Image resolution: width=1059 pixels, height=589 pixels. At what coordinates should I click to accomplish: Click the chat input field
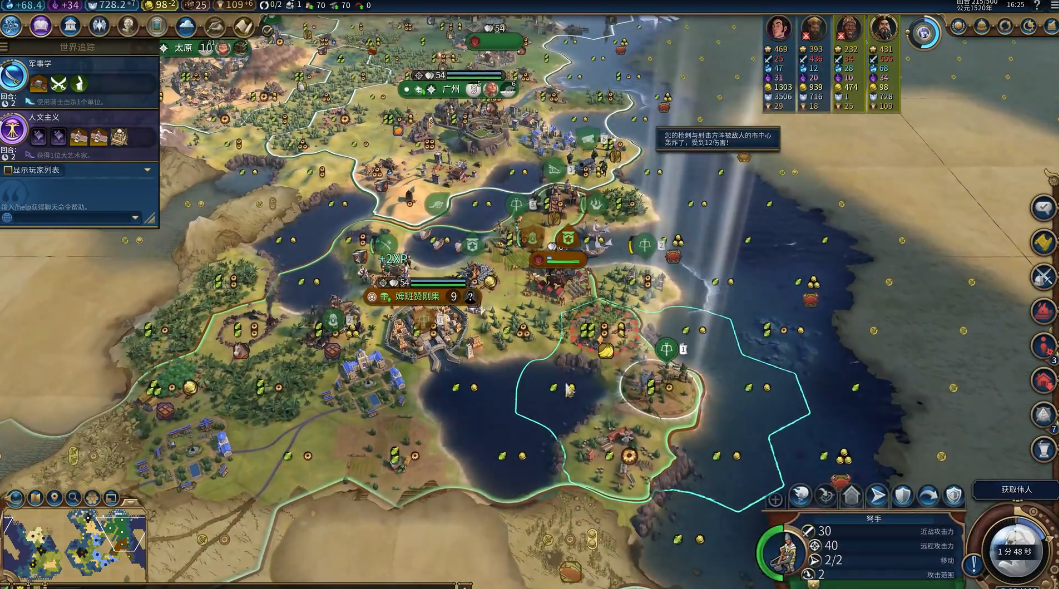click(72, 217)
